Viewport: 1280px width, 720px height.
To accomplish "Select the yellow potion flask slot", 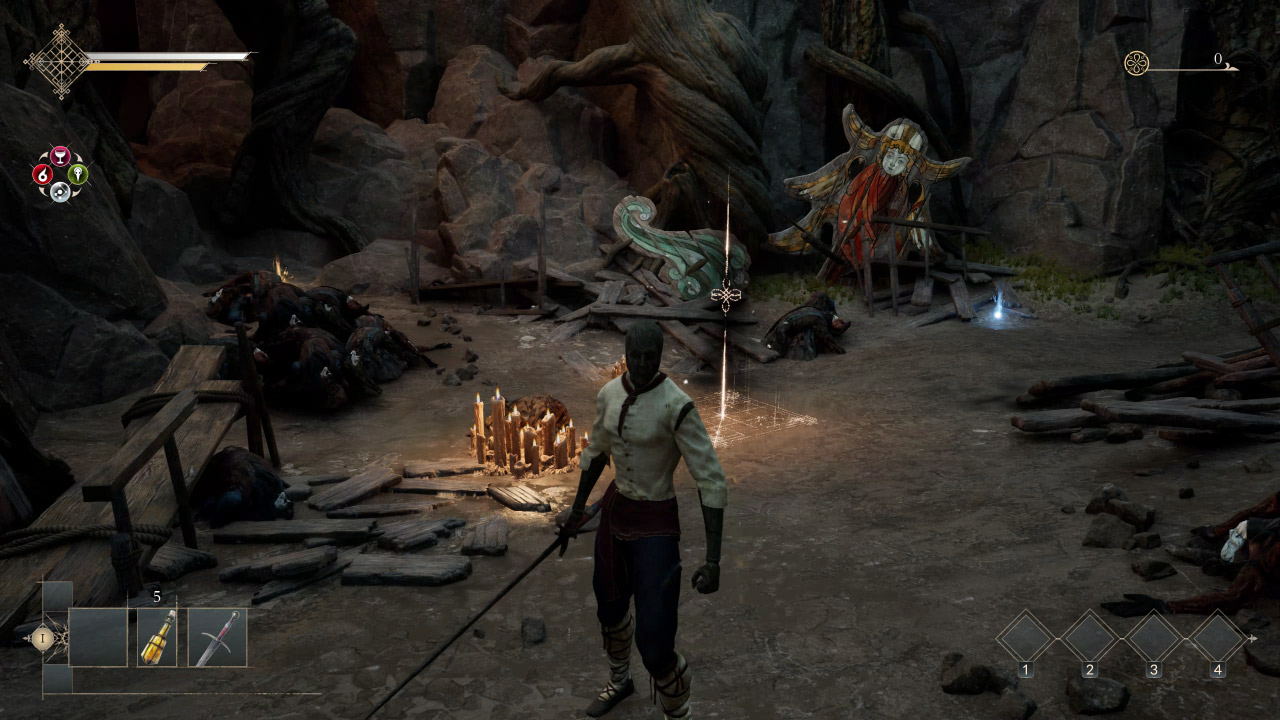I will pyautogui.click(x=157, y=638).
